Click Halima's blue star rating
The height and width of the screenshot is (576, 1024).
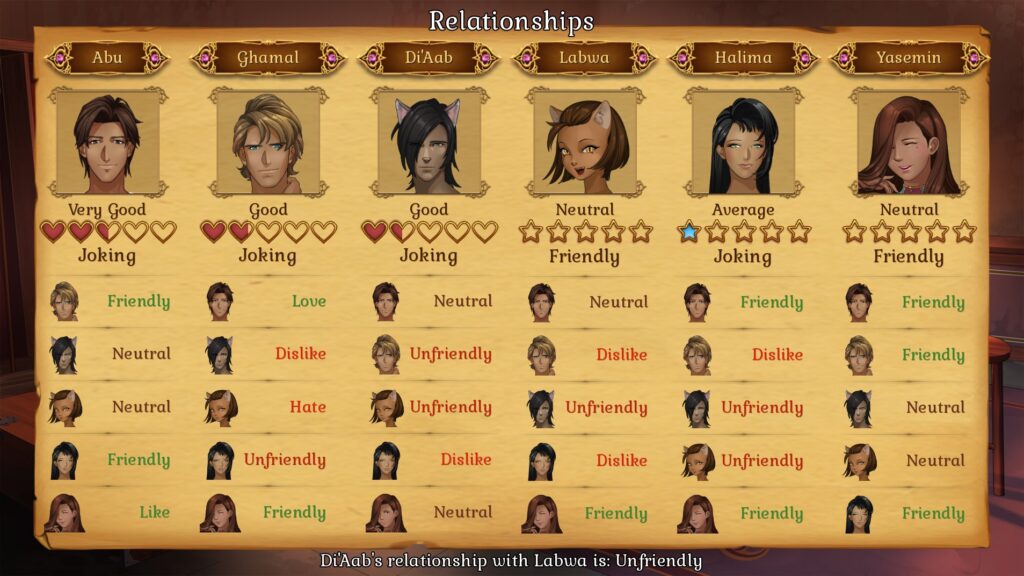point(689,232)
